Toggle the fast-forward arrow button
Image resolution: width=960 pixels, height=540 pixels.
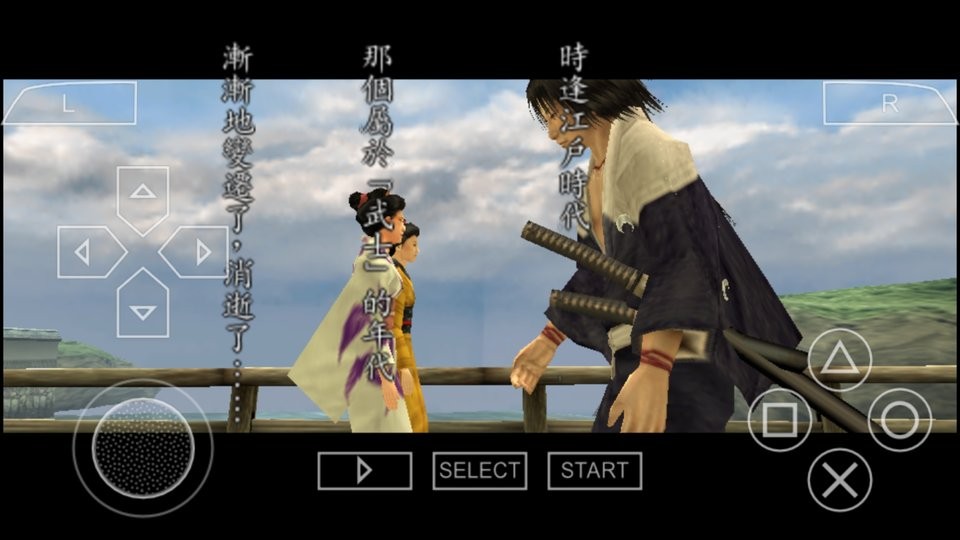point(364,470)
